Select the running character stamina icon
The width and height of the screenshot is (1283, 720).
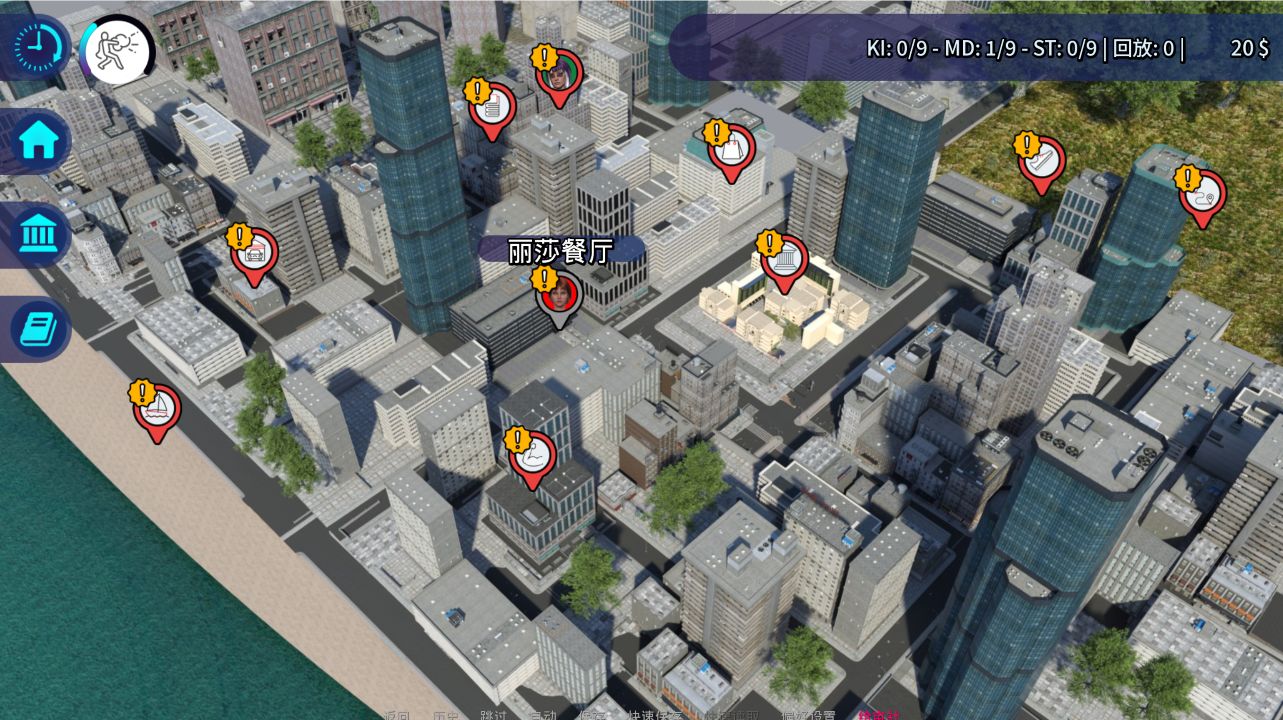point(117,47)
